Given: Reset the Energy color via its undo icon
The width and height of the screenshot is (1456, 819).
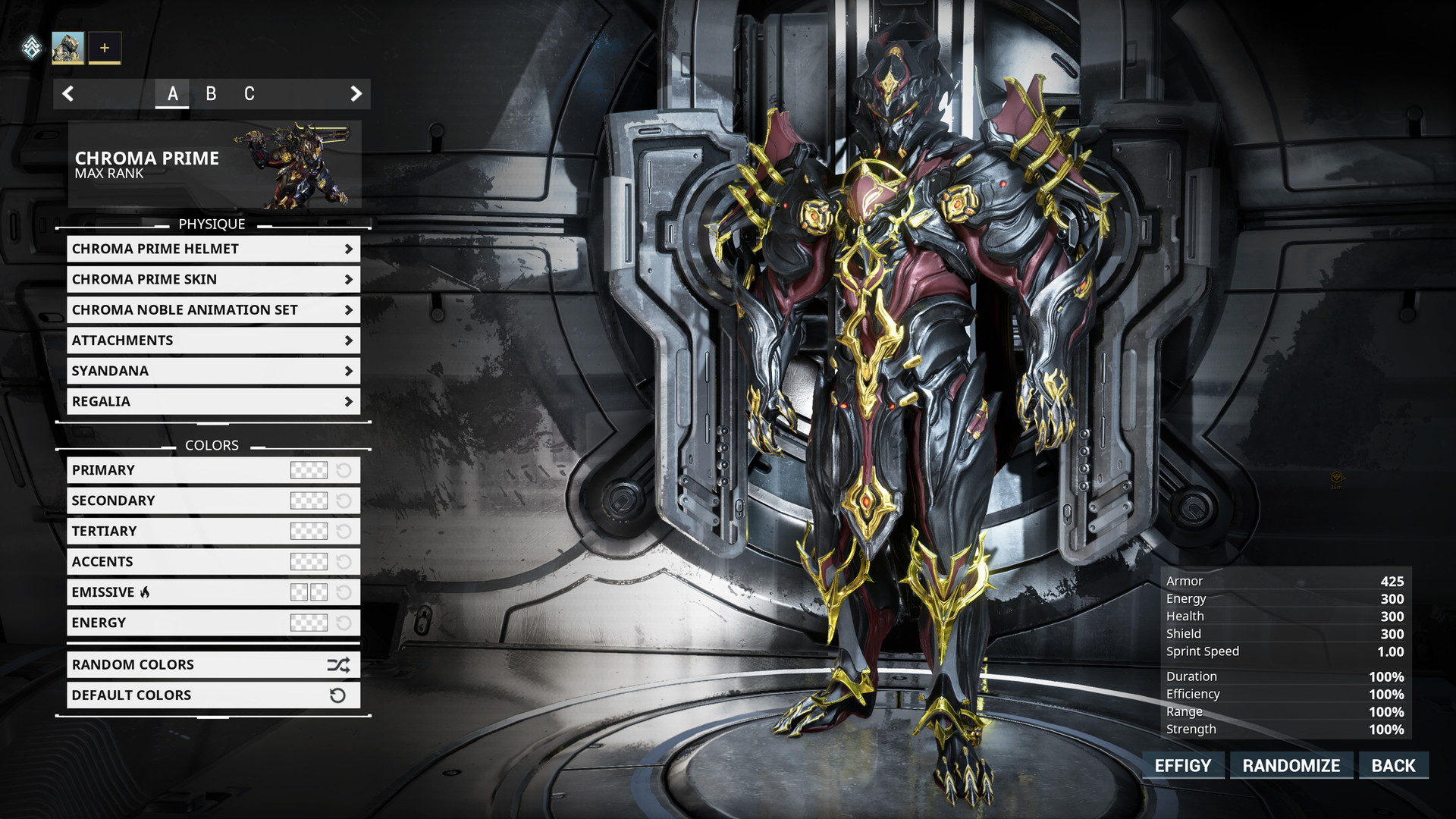Looking at the screenshot, I should 345,623.
